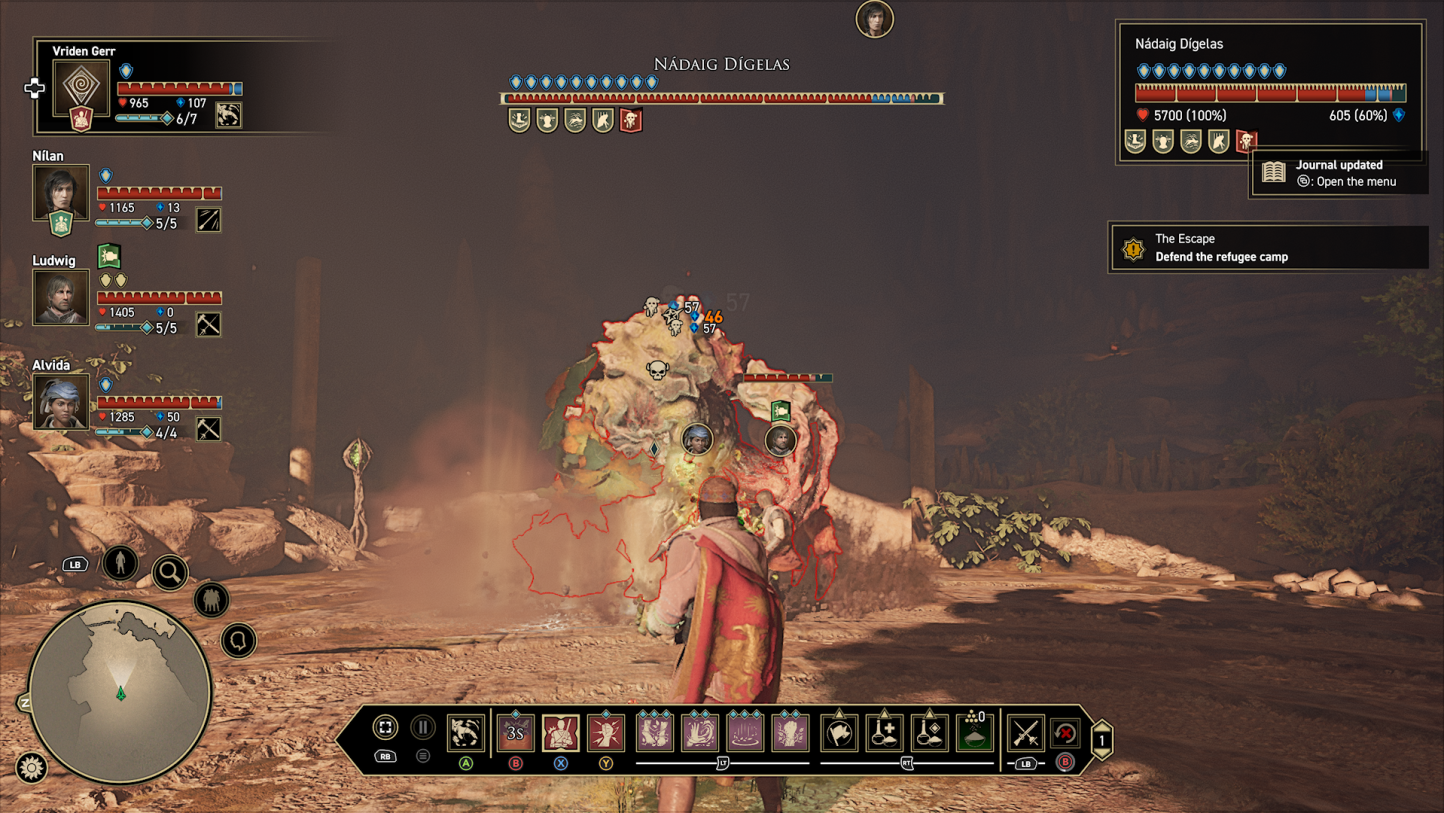Click the head profile icon
Screen dimensions: 1444x813
(239, 639)
